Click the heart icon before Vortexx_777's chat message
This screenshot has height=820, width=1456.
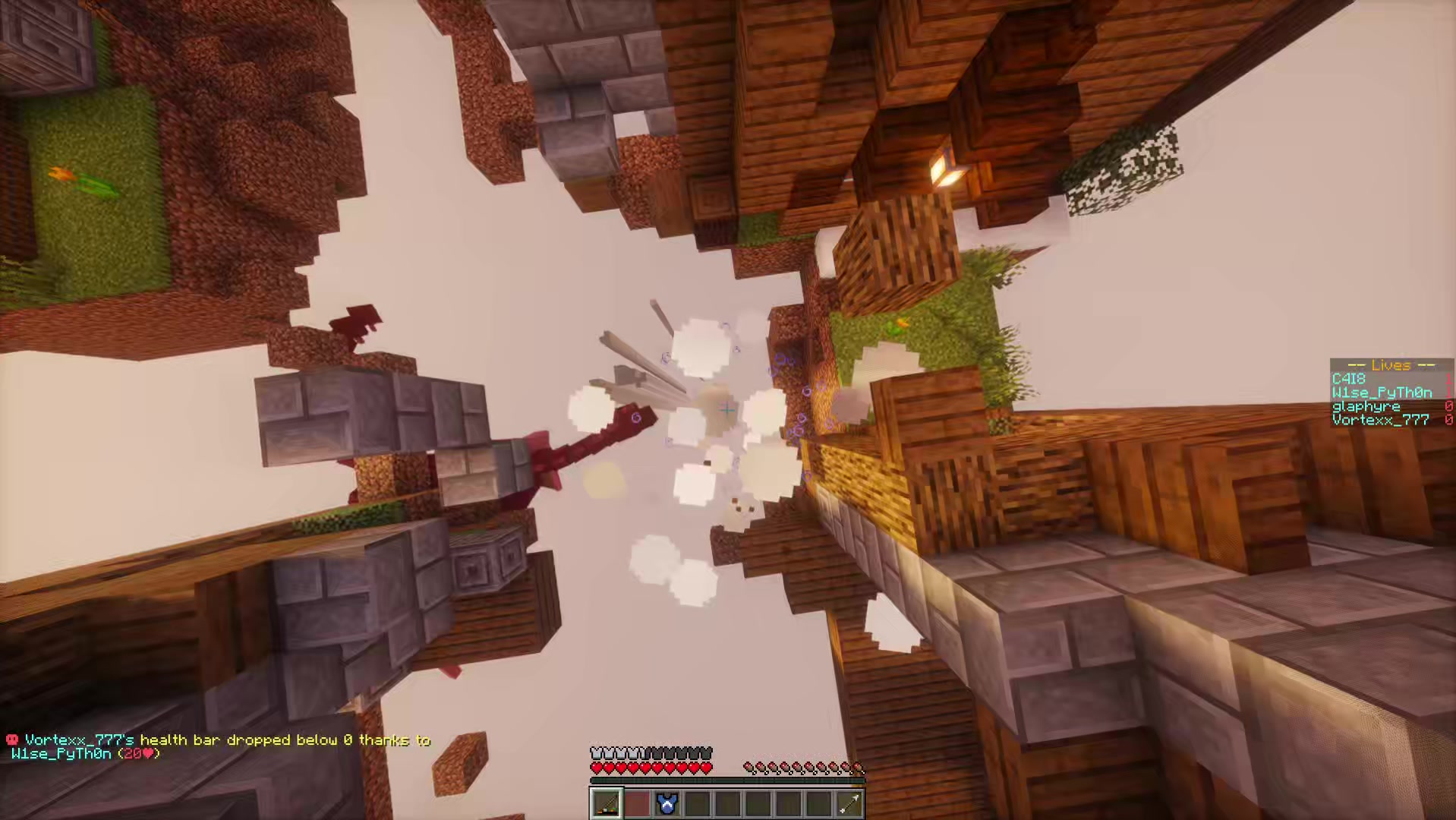[x=11, y=740]
